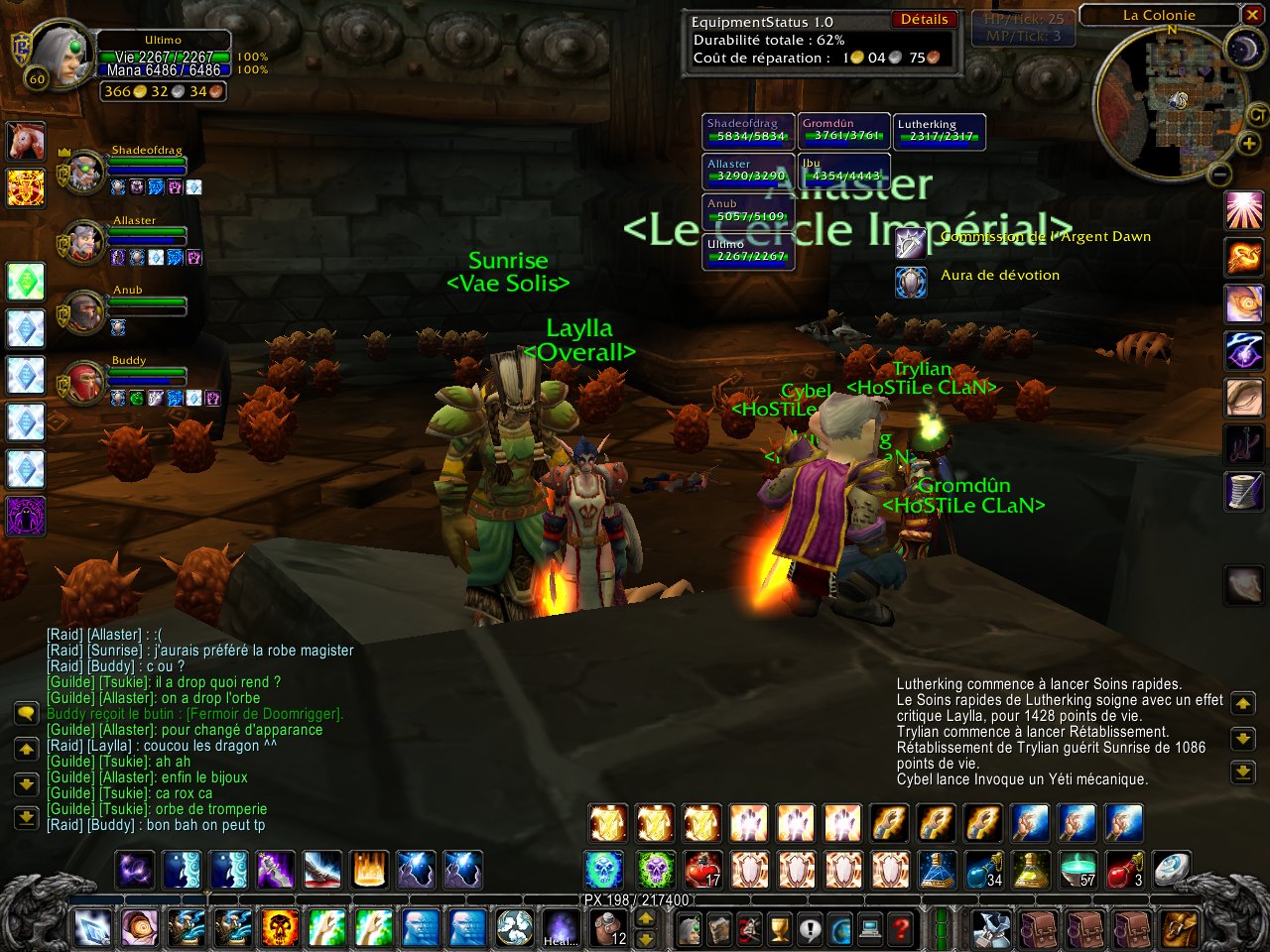Target party member Buddy's portrait

(85, 383)
